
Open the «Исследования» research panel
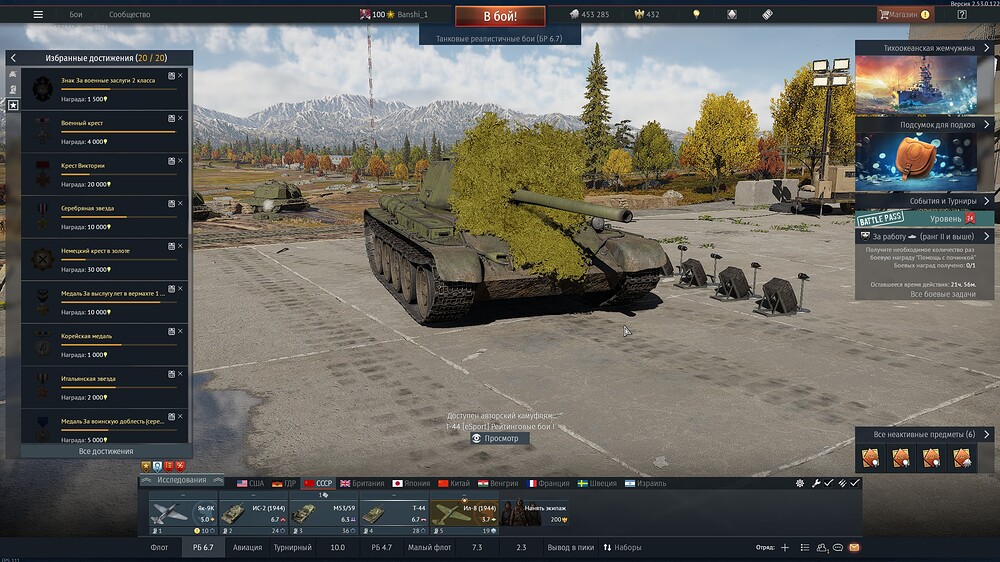tap(181, 480)
